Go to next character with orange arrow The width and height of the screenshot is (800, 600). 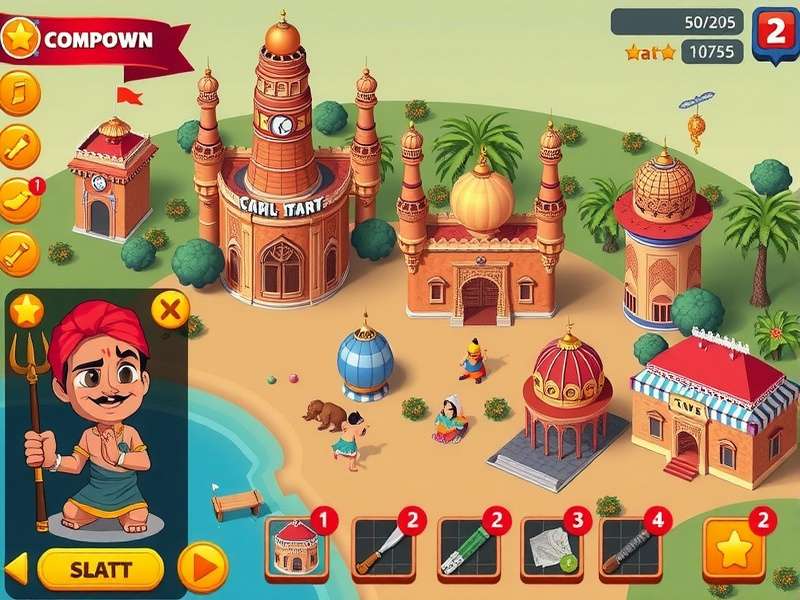[x=201, y=568]
